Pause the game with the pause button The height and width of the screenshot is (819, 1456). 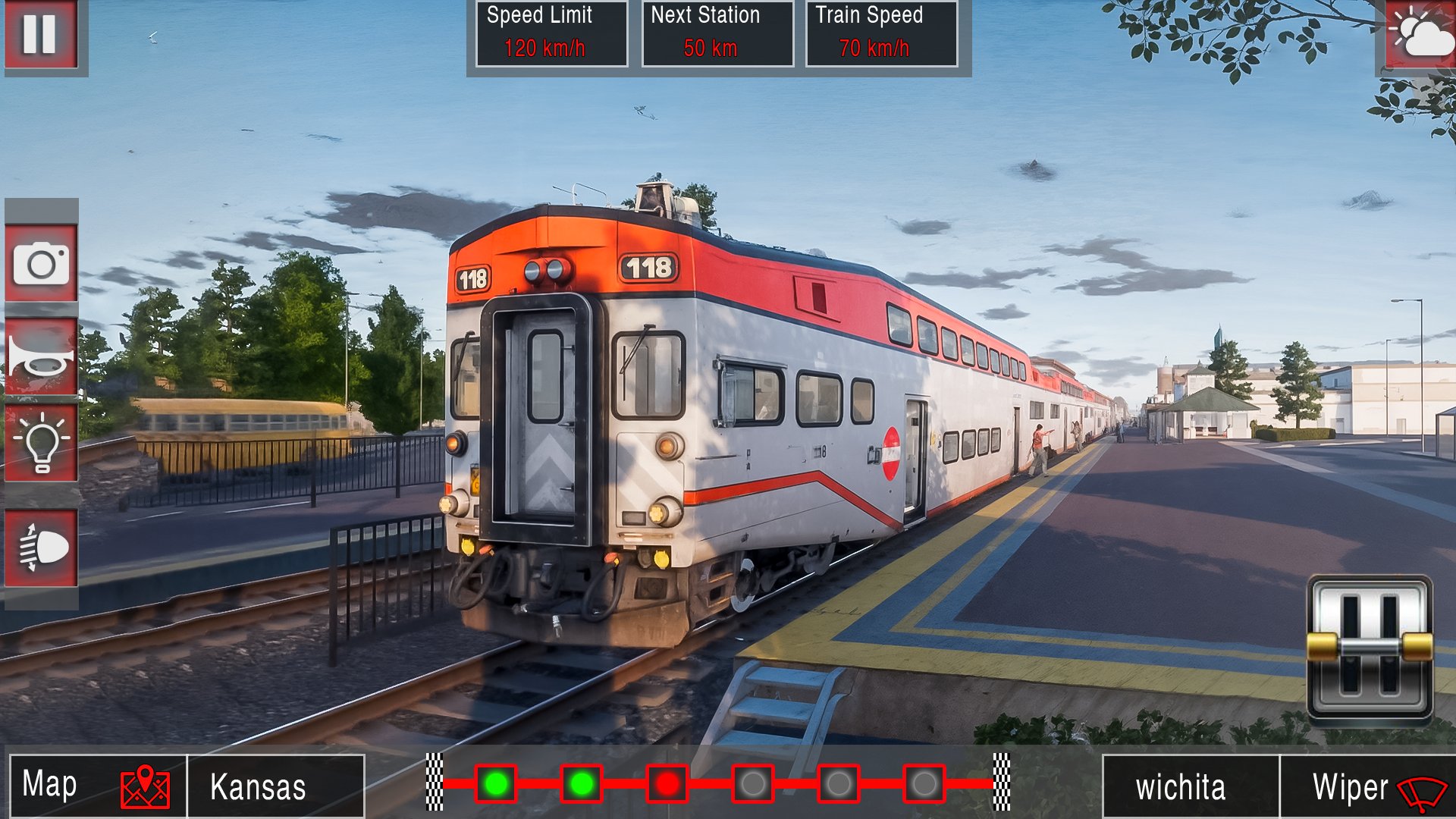(41, 34)
